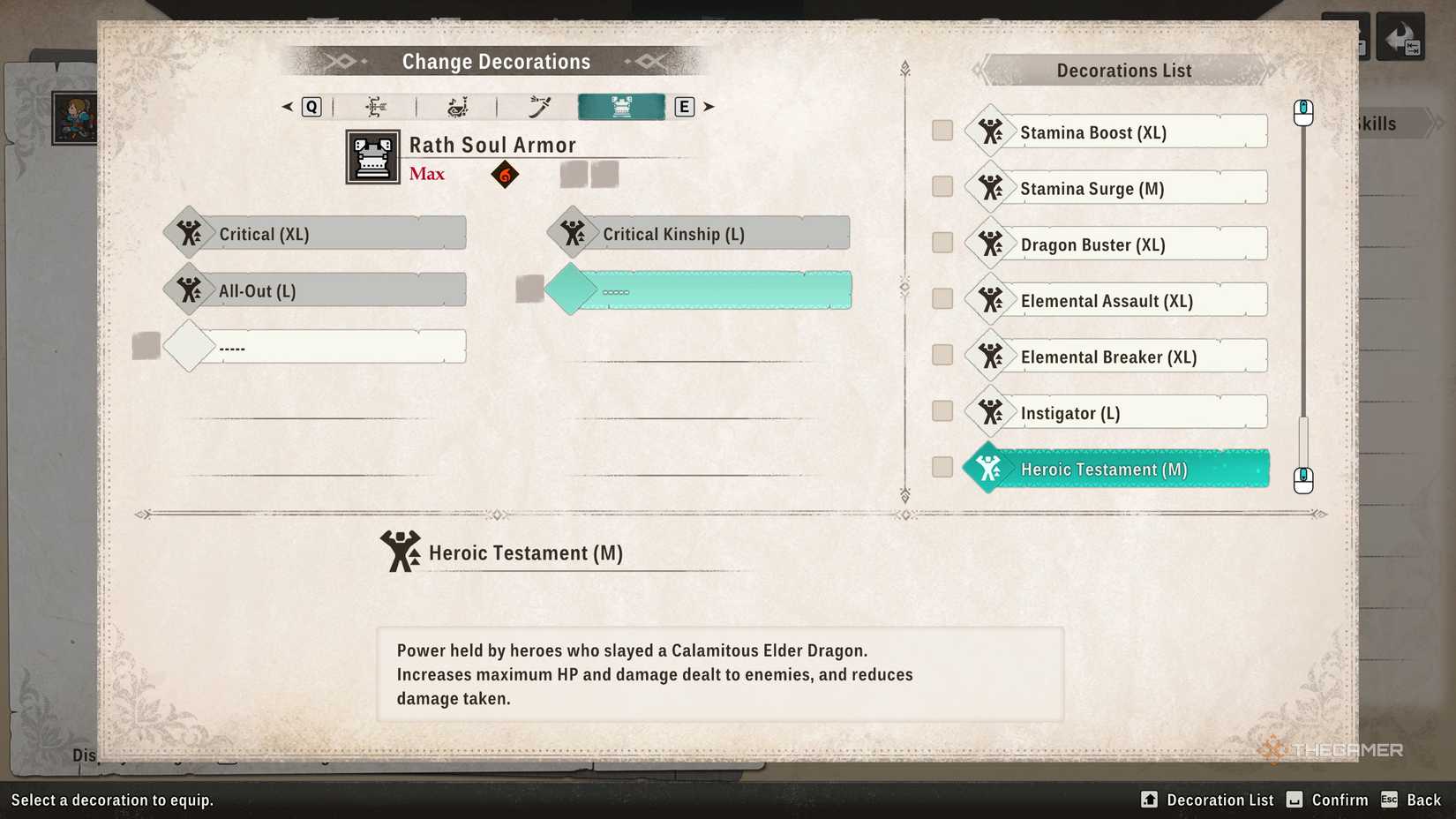
Task: Select the weapon category tab icon
Action: [375, 106]
